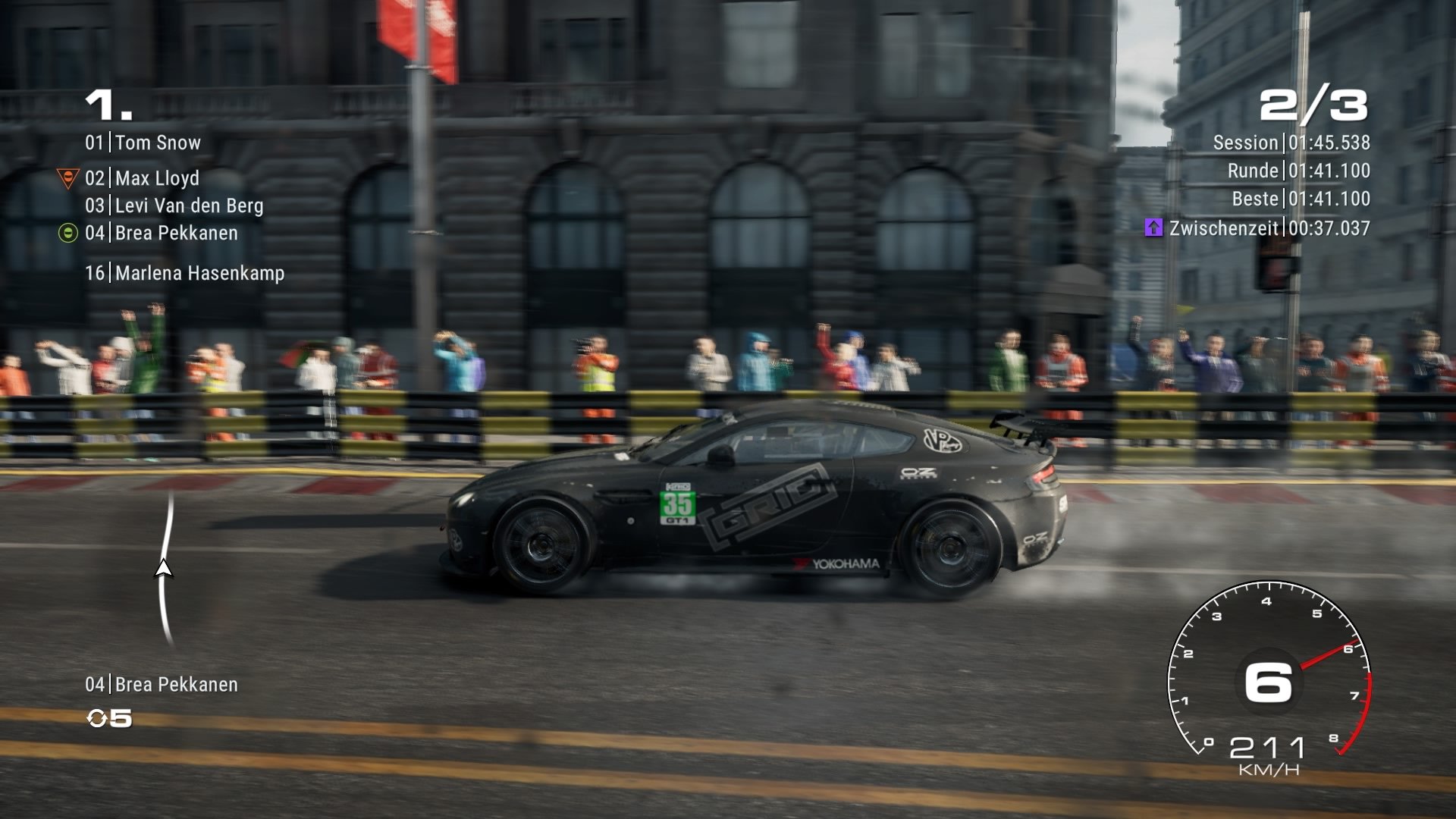
Task: Click the number 35 GT1 door decal
Action: click(677, 507)
